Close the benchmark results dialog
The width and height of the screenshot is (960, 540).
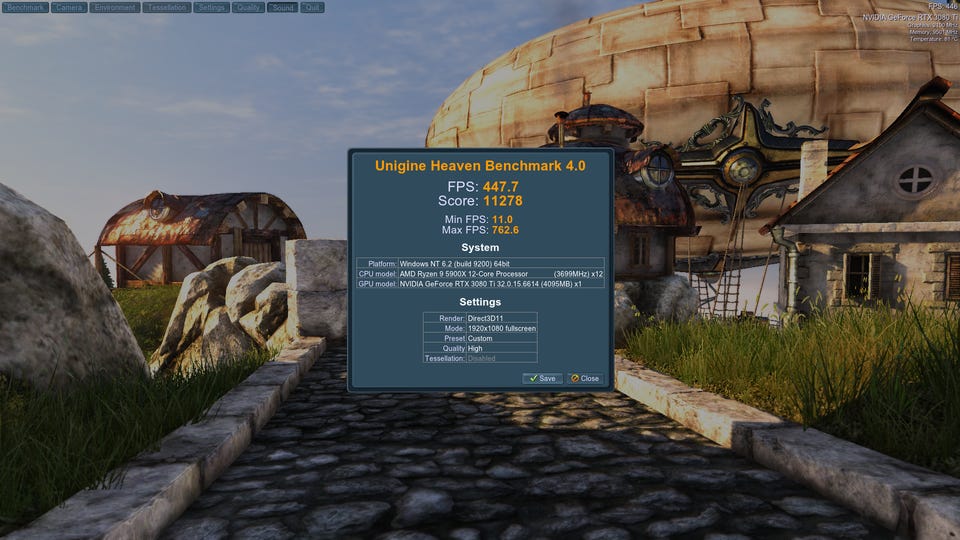click(x=585, y=378)
